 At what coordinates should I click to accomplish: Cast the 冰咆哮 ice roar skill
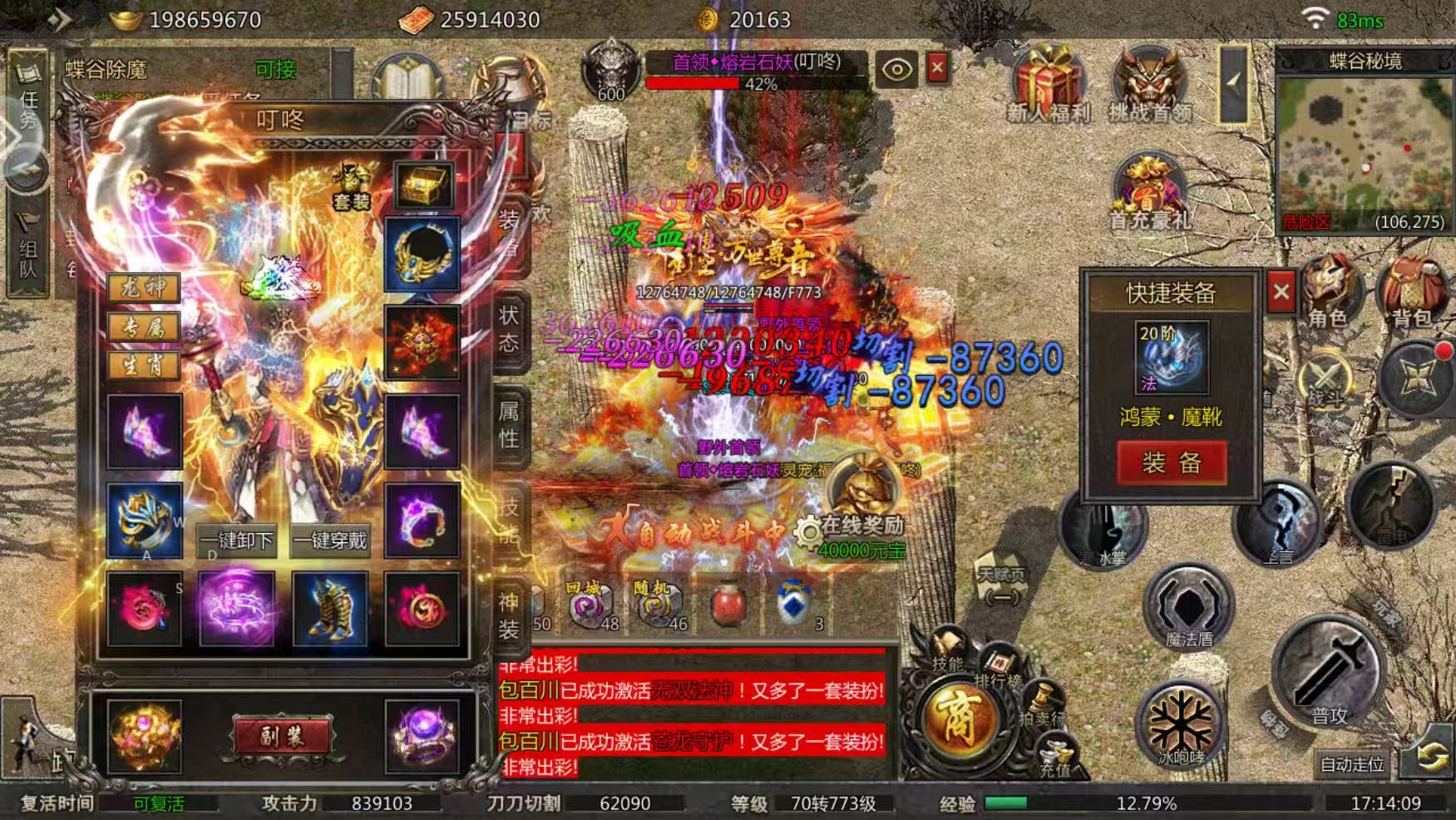(1181, 725)
